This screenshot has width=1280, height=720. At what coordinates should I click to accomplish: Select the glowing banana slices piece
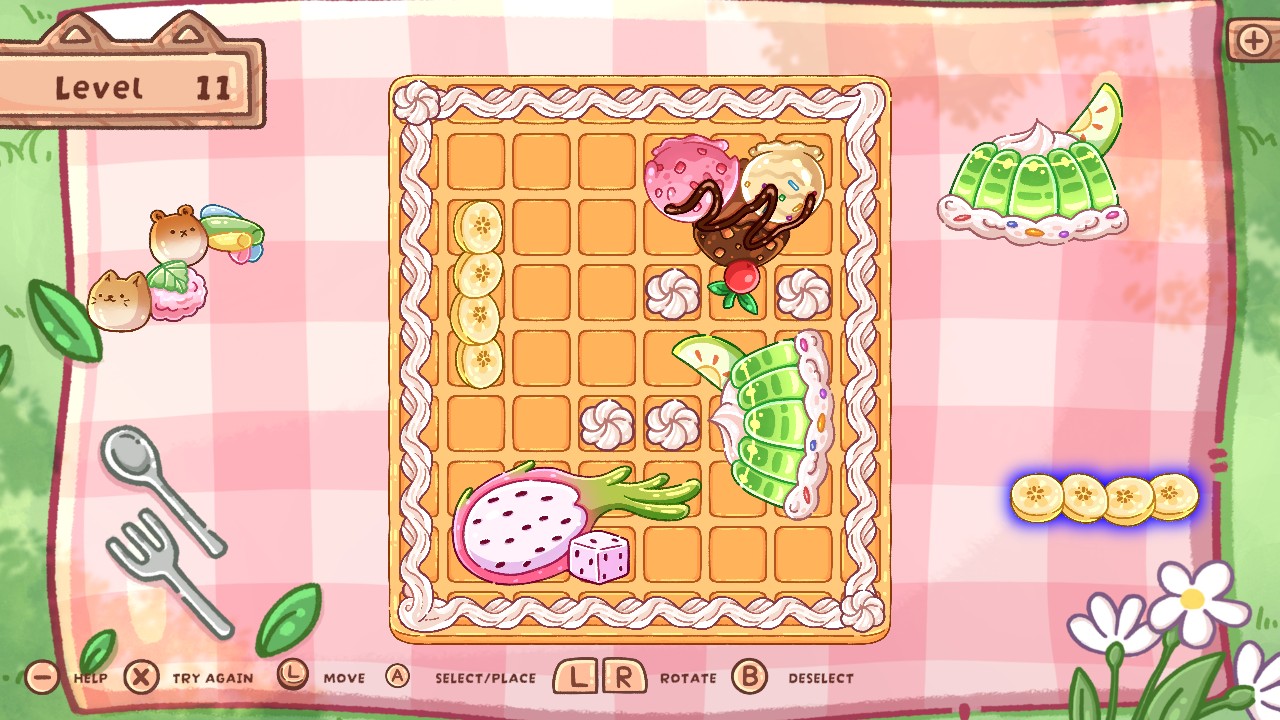pos(1104,497)
